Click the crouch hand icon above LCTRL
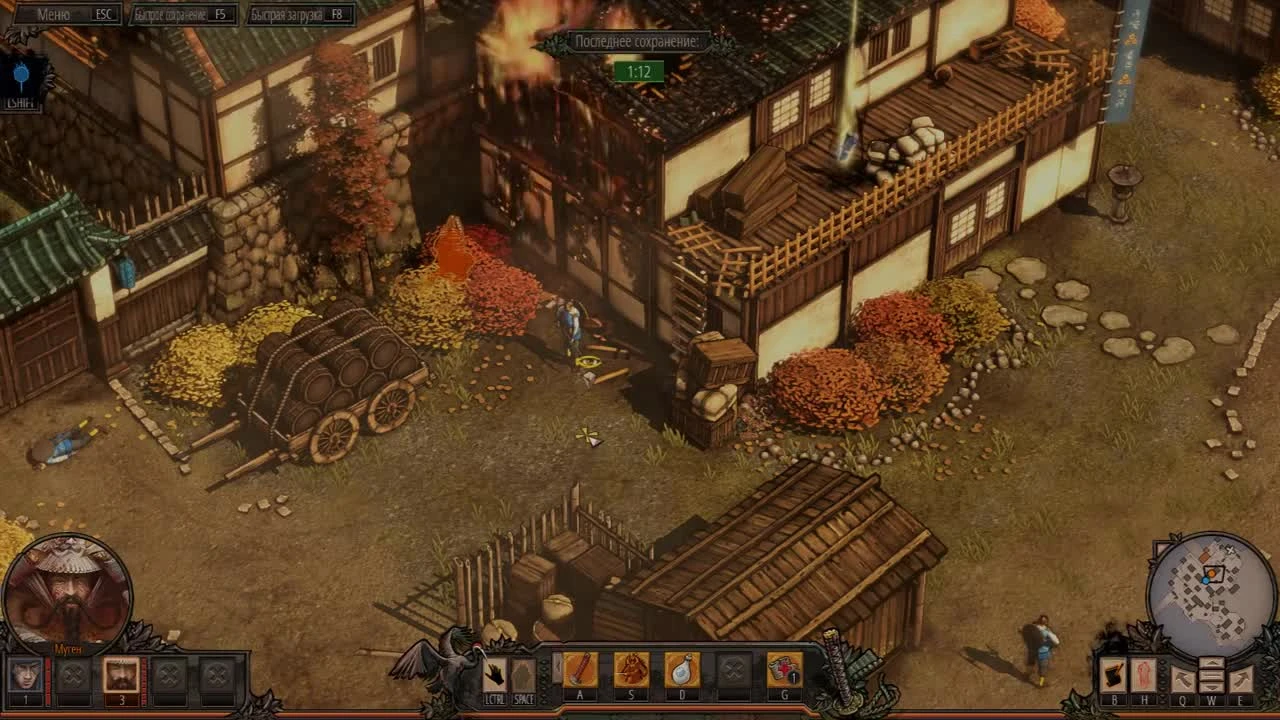 pyautogui.click(x=495, y=672)
